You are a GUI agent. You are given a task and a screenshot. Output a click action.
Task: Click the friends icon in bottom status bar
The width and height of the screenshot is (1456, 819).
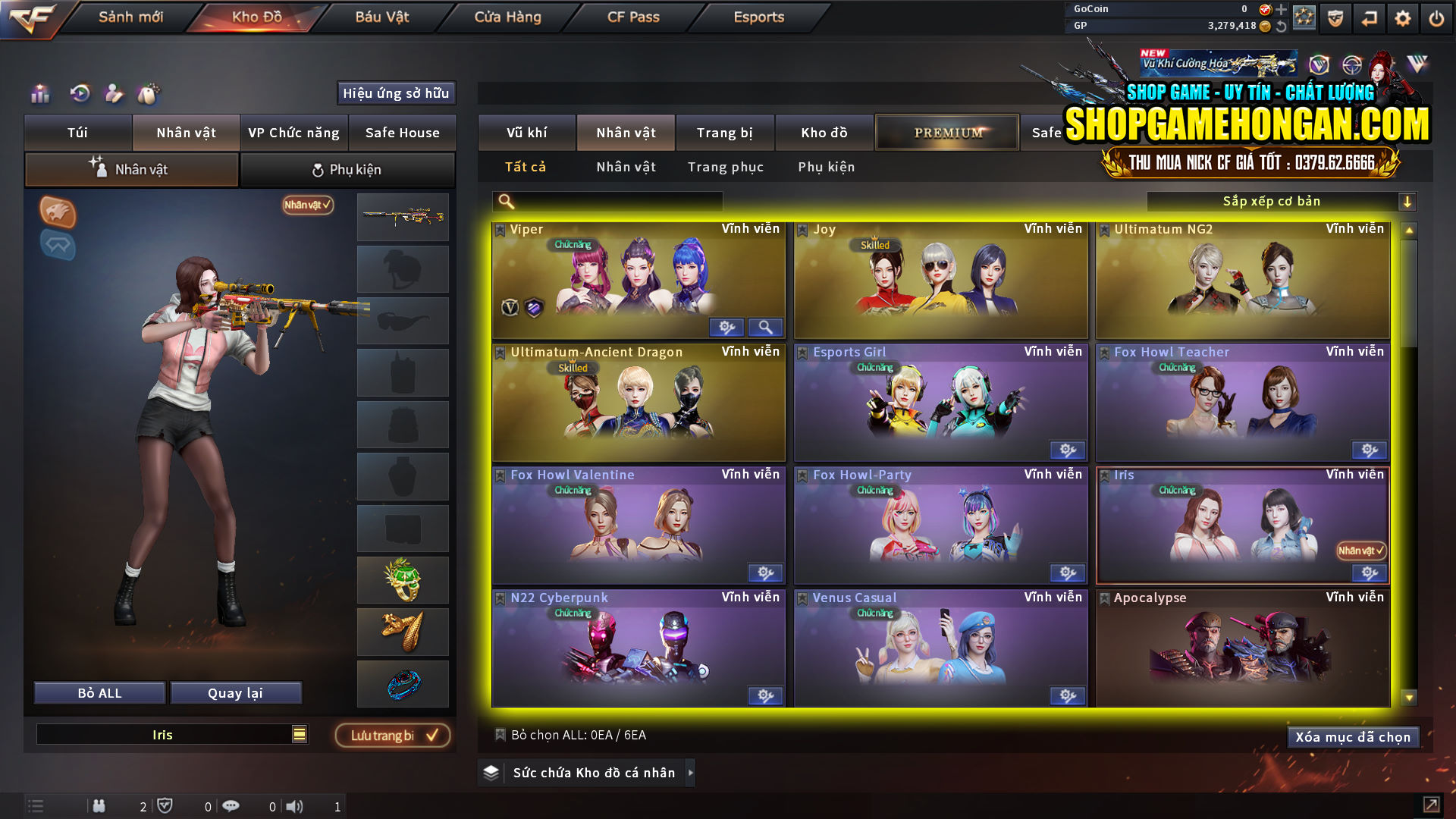[99, 806]
